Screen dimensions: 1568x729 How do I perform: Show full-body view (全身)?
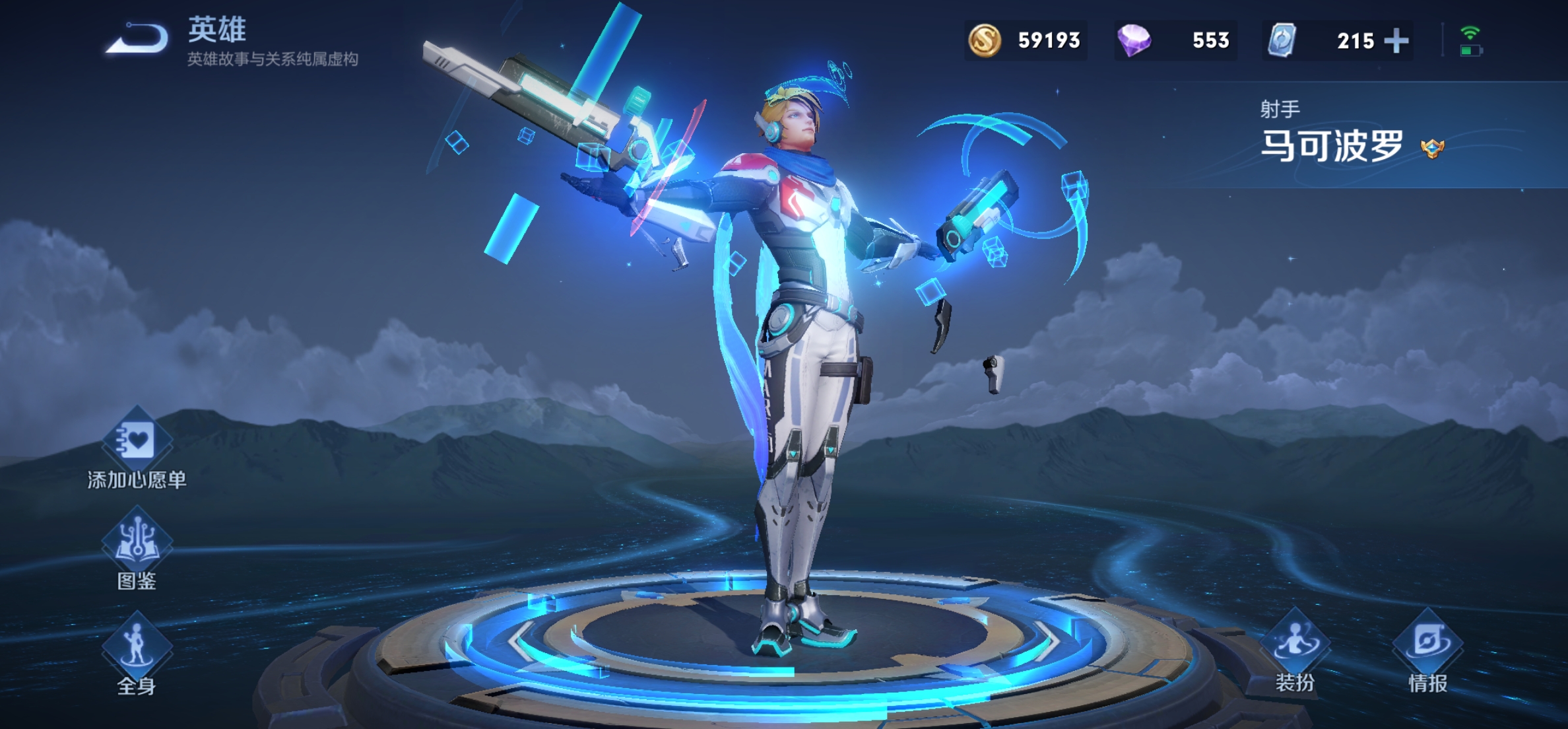(137, 647)
